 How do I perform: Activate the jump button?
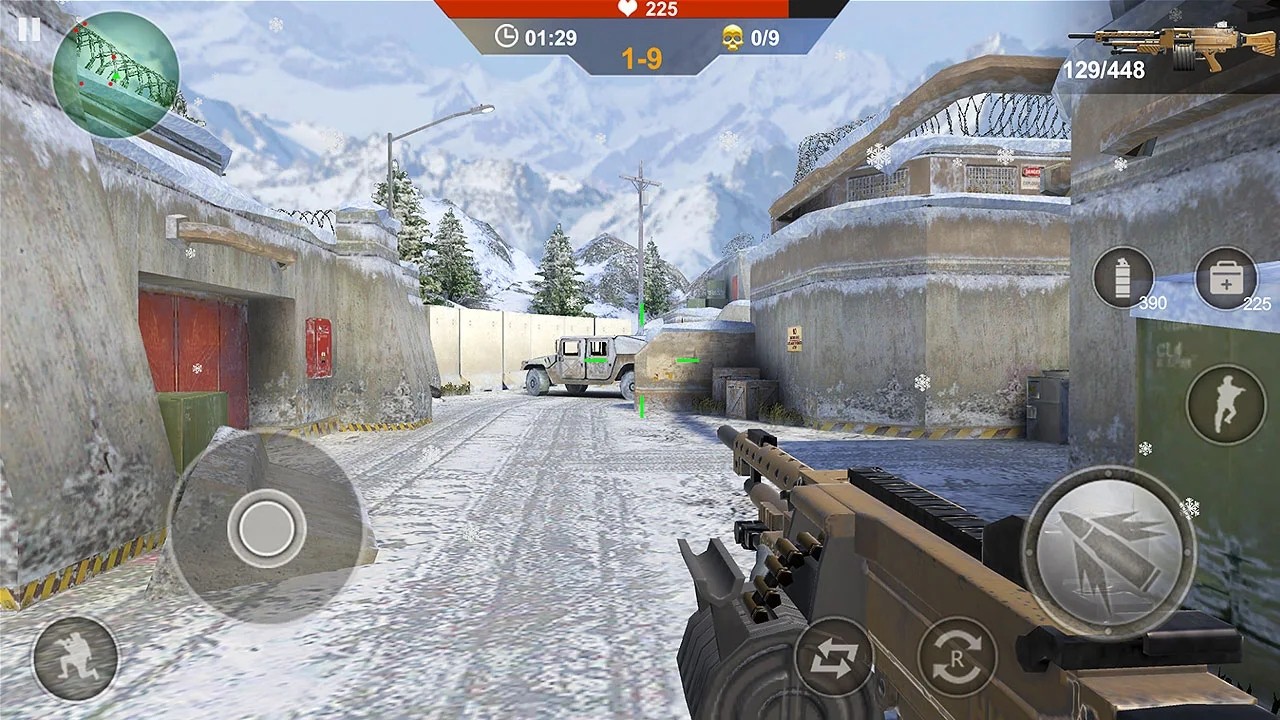[x=1226, y=404]
